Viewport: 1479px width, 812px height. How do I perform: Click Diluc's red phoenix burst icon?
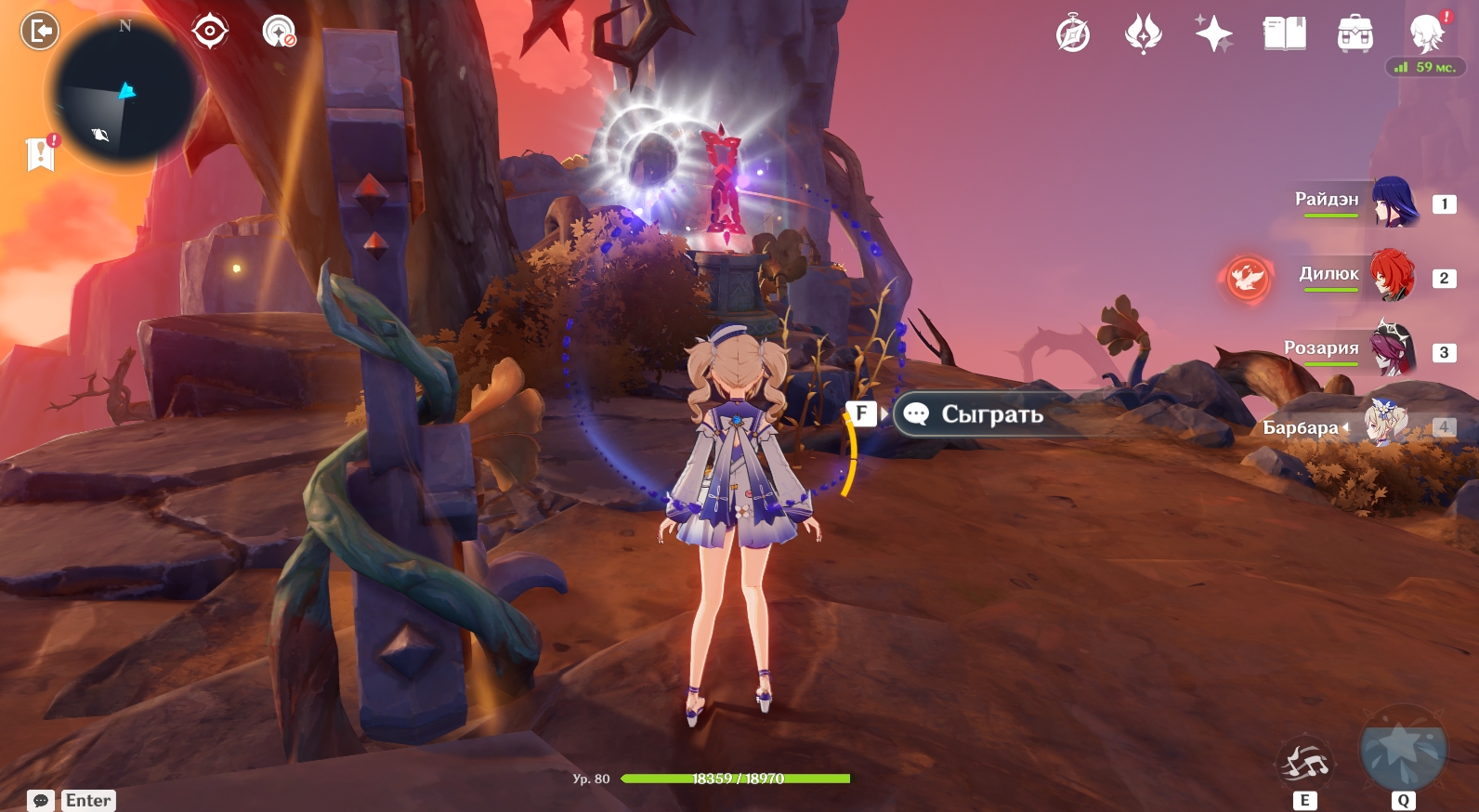(1246, 277)
